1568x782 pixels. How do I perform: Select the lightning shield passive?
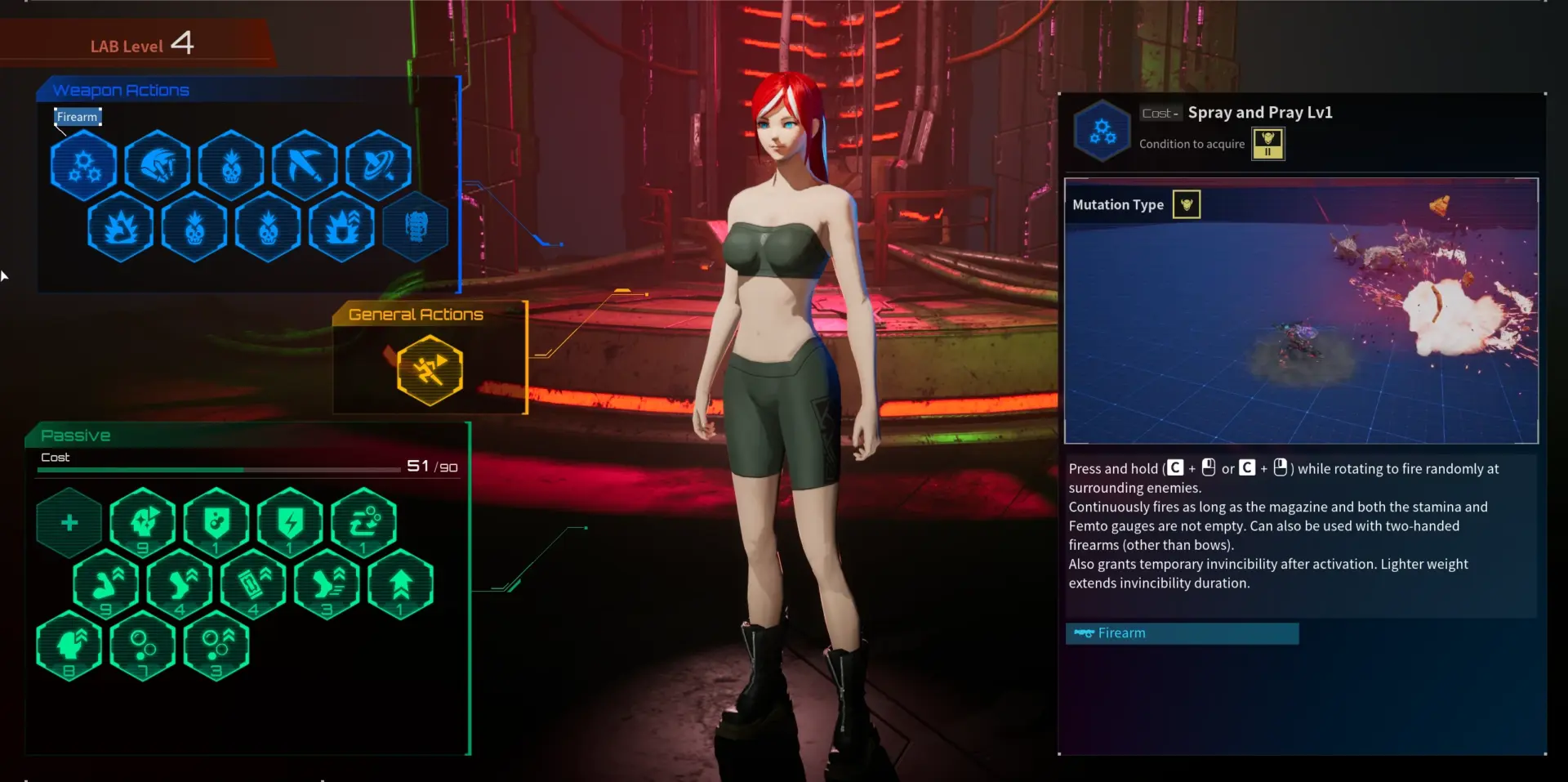(290, 522)
